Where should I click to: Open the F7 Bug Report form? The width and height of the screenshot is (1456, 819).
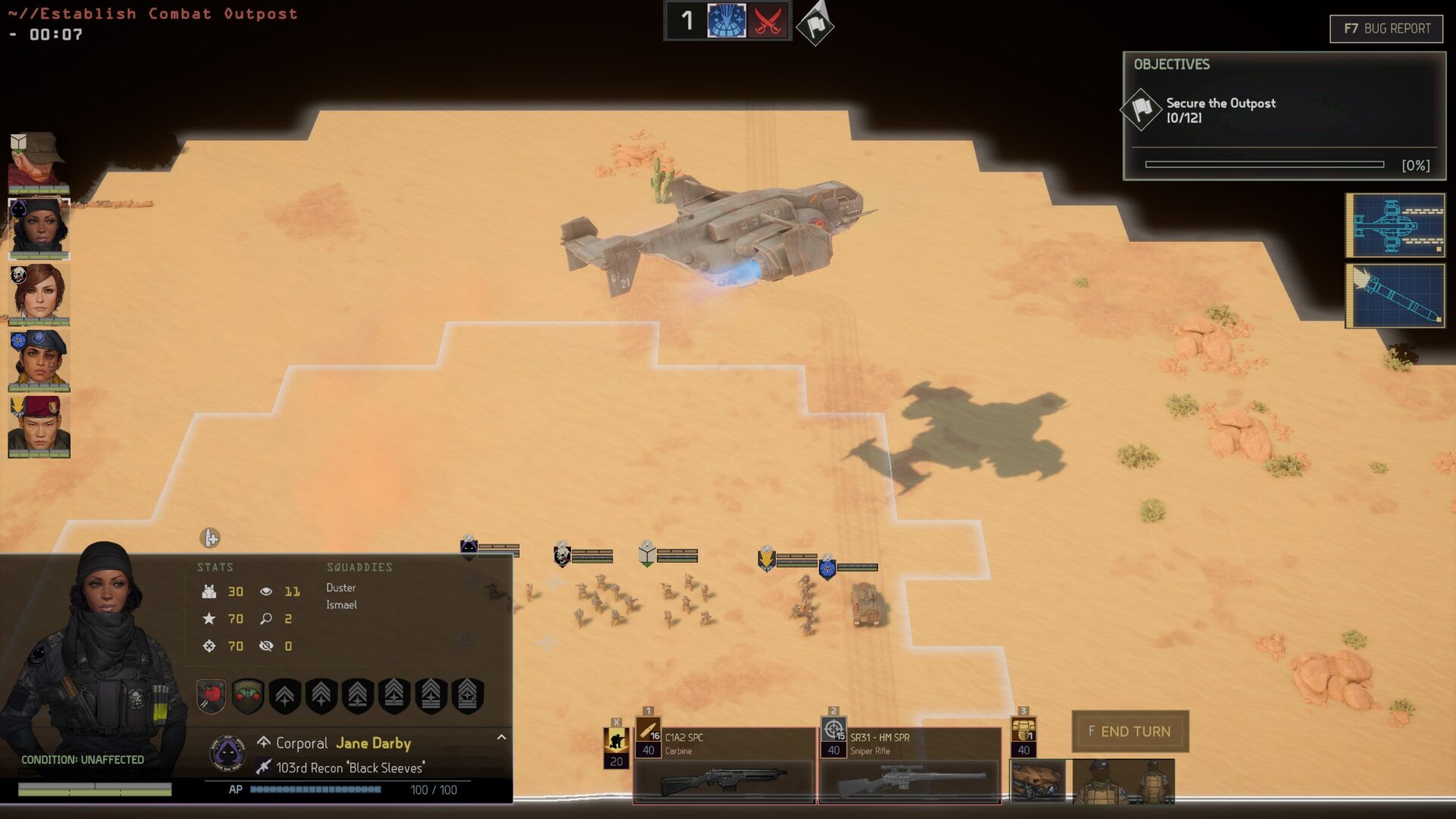pyautogui.click(x=1385, y=29)
